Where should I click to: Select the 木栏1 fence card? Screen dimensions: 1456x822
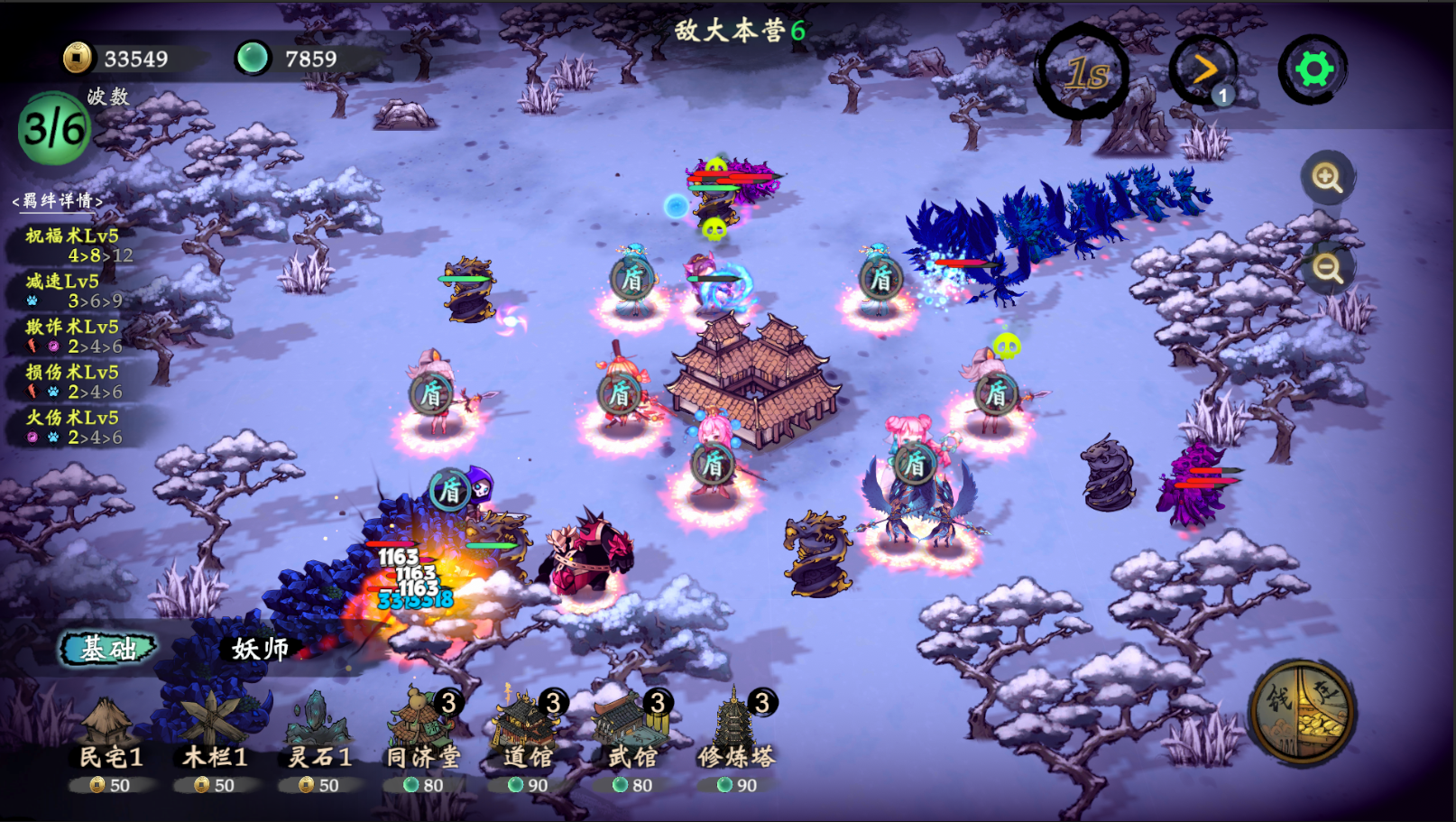tap(215, 740)
